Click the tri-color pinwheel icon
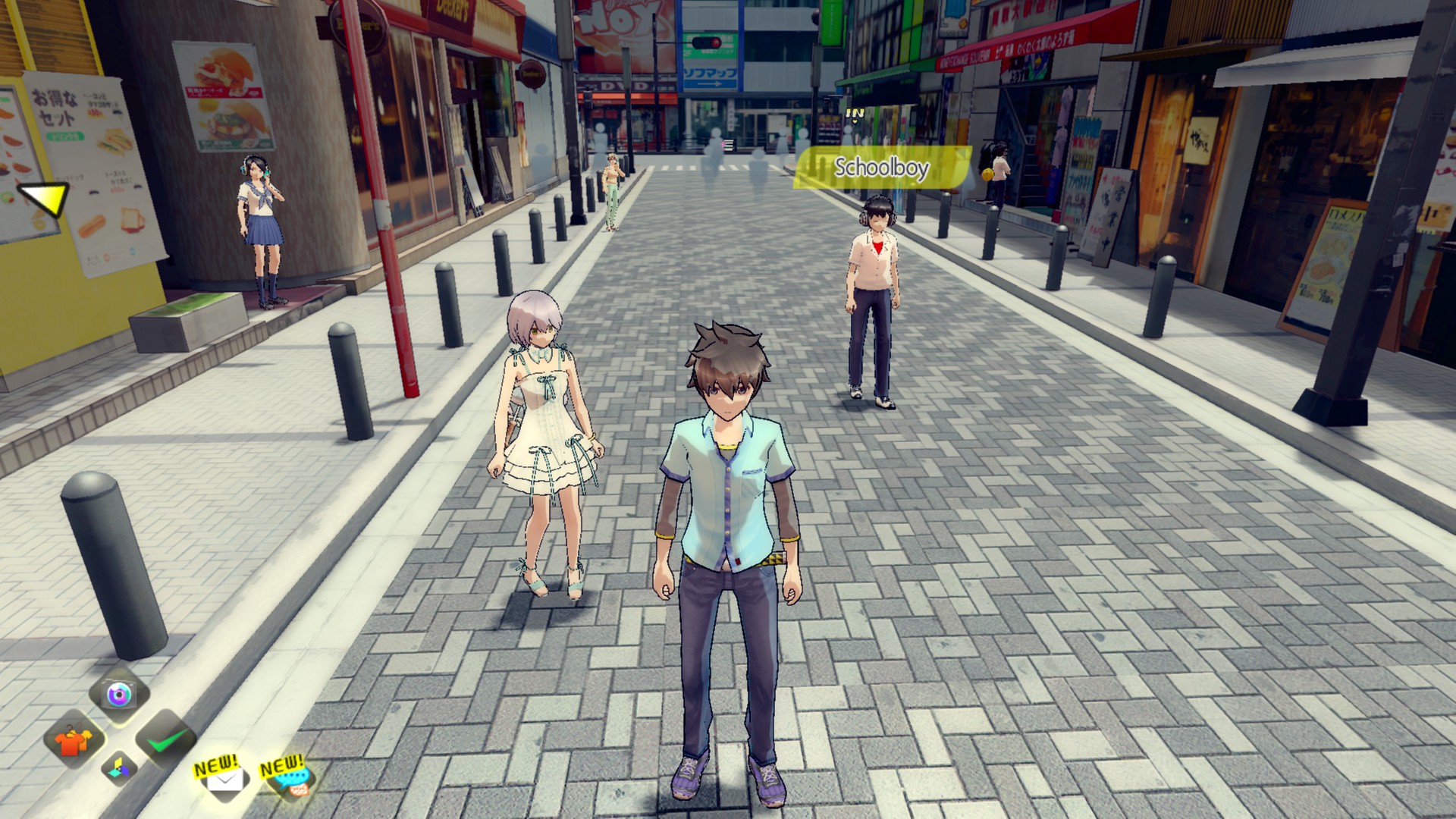This screenshot has width=1456, height=819. pos(120,768)
